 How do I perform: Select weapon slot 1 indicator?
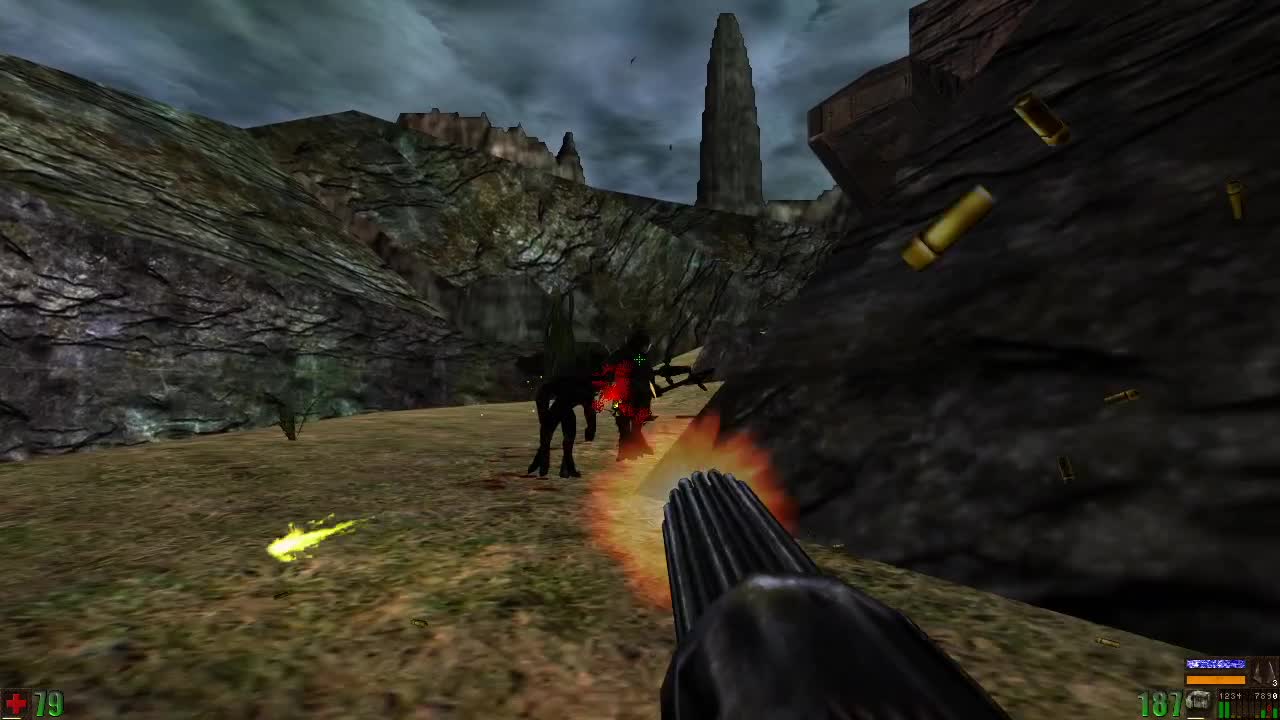pos(1222,696)
